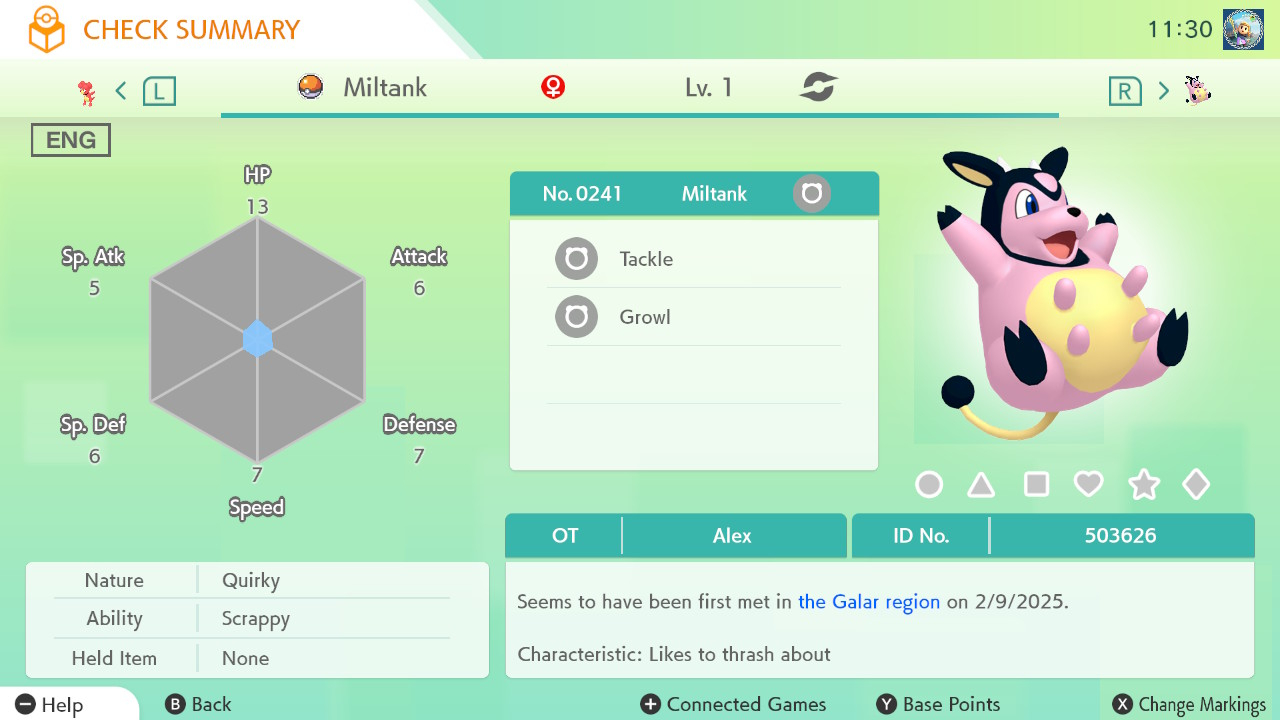
Task: Select the next Pokémon thumbnail
Action: [1197, 91]
